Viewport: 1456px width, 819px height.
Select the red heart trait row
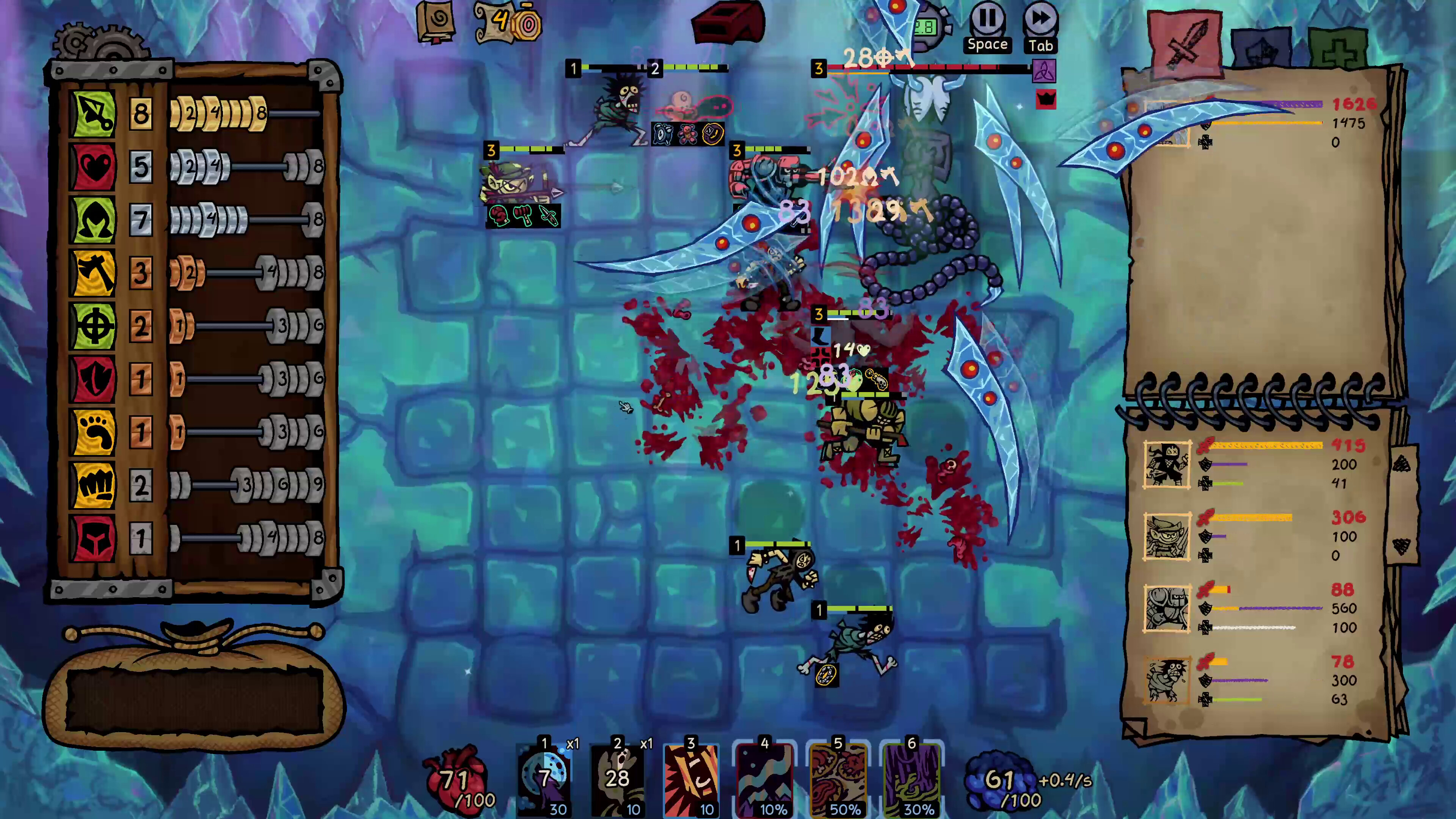click(x=93, y=167)
